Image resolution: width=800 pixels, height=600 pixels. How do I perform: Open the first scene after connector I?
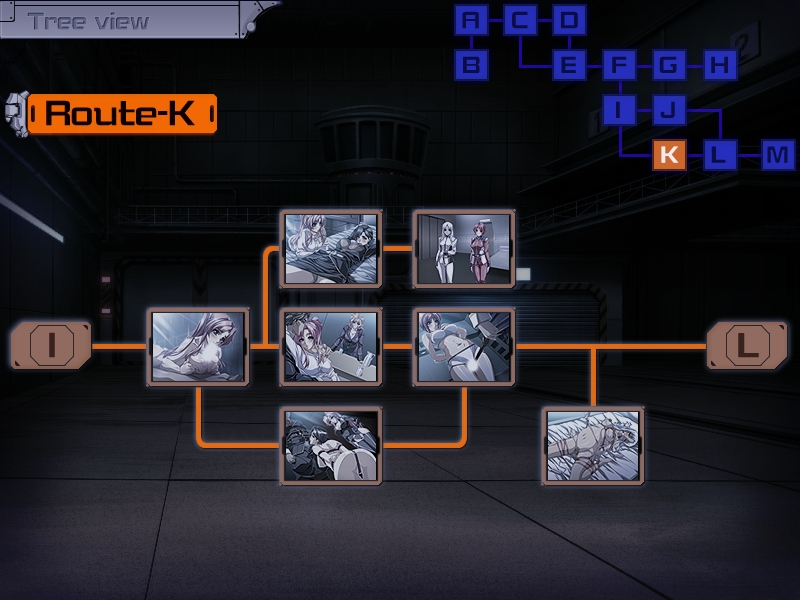198,346
